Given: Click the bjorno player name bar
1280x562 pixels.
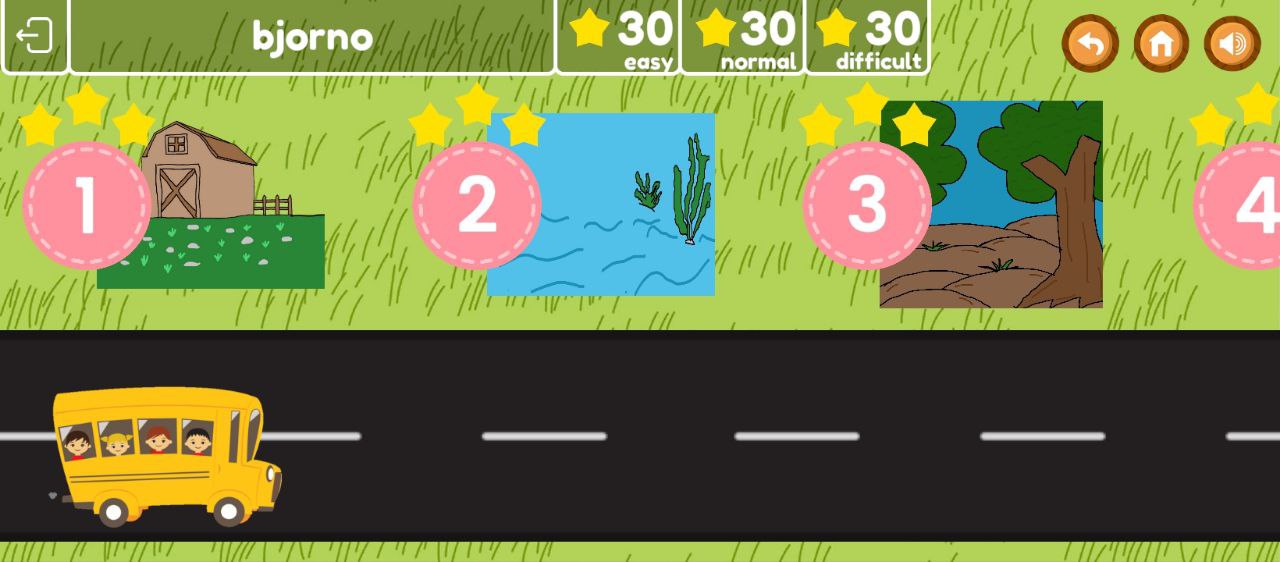Looking at the screenshot, I should pos(312,37).
